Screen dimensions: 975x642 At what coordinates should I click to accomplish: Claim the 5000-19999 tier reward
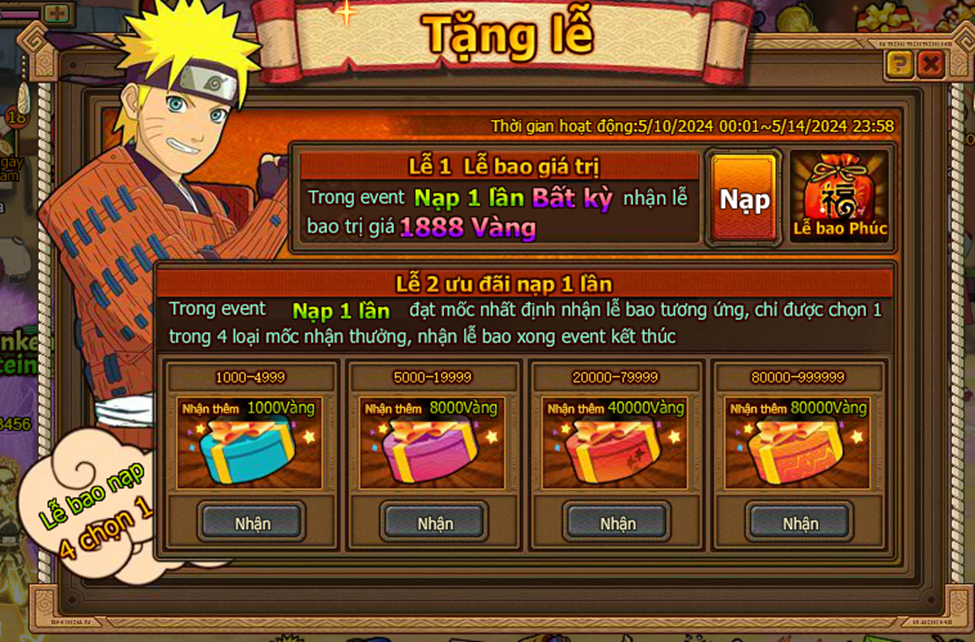pyautogui.click(x=435, y=523)
